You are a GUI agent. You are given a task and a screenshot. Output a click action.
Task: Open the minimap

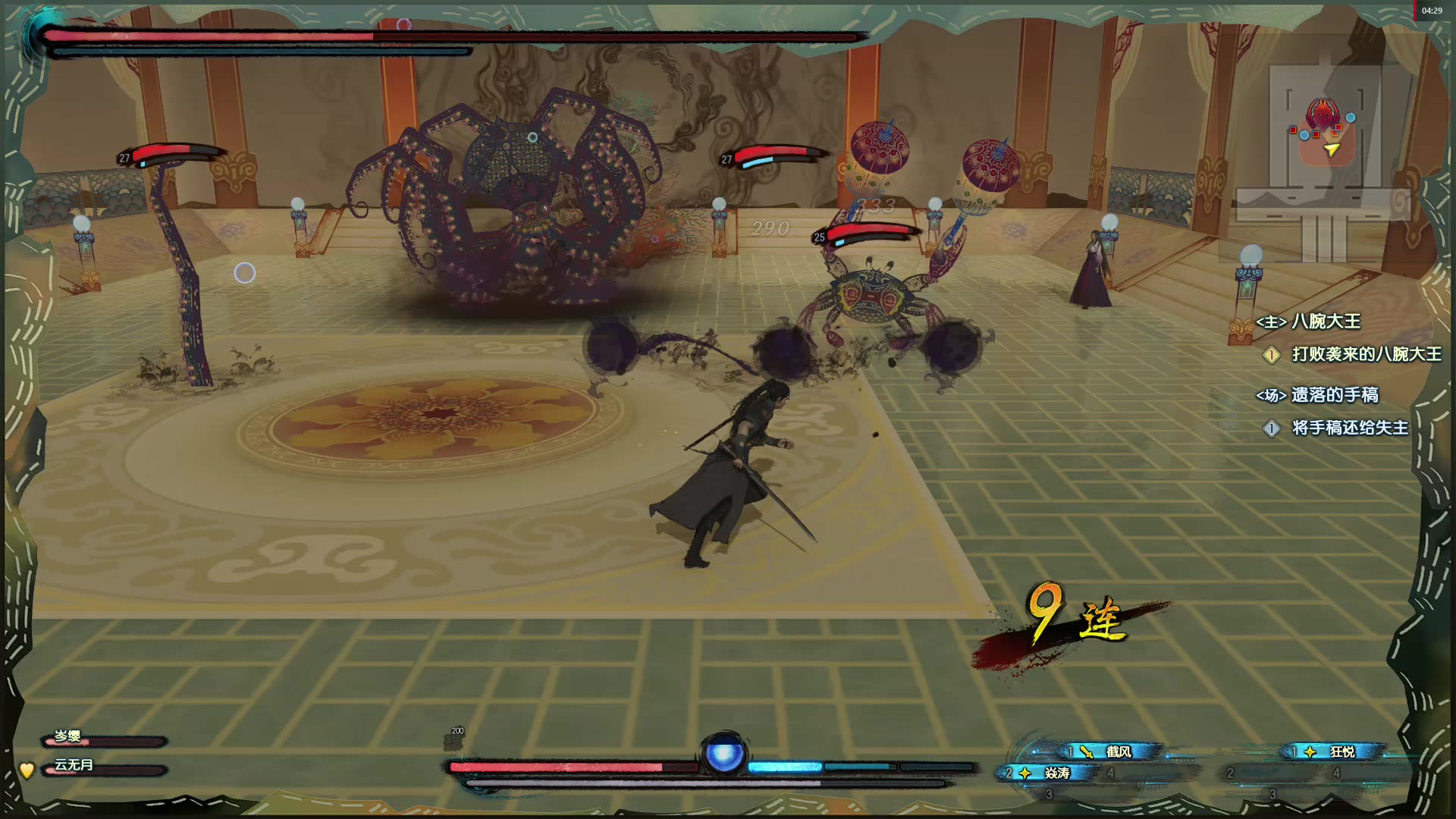[x=1323, y=144]
